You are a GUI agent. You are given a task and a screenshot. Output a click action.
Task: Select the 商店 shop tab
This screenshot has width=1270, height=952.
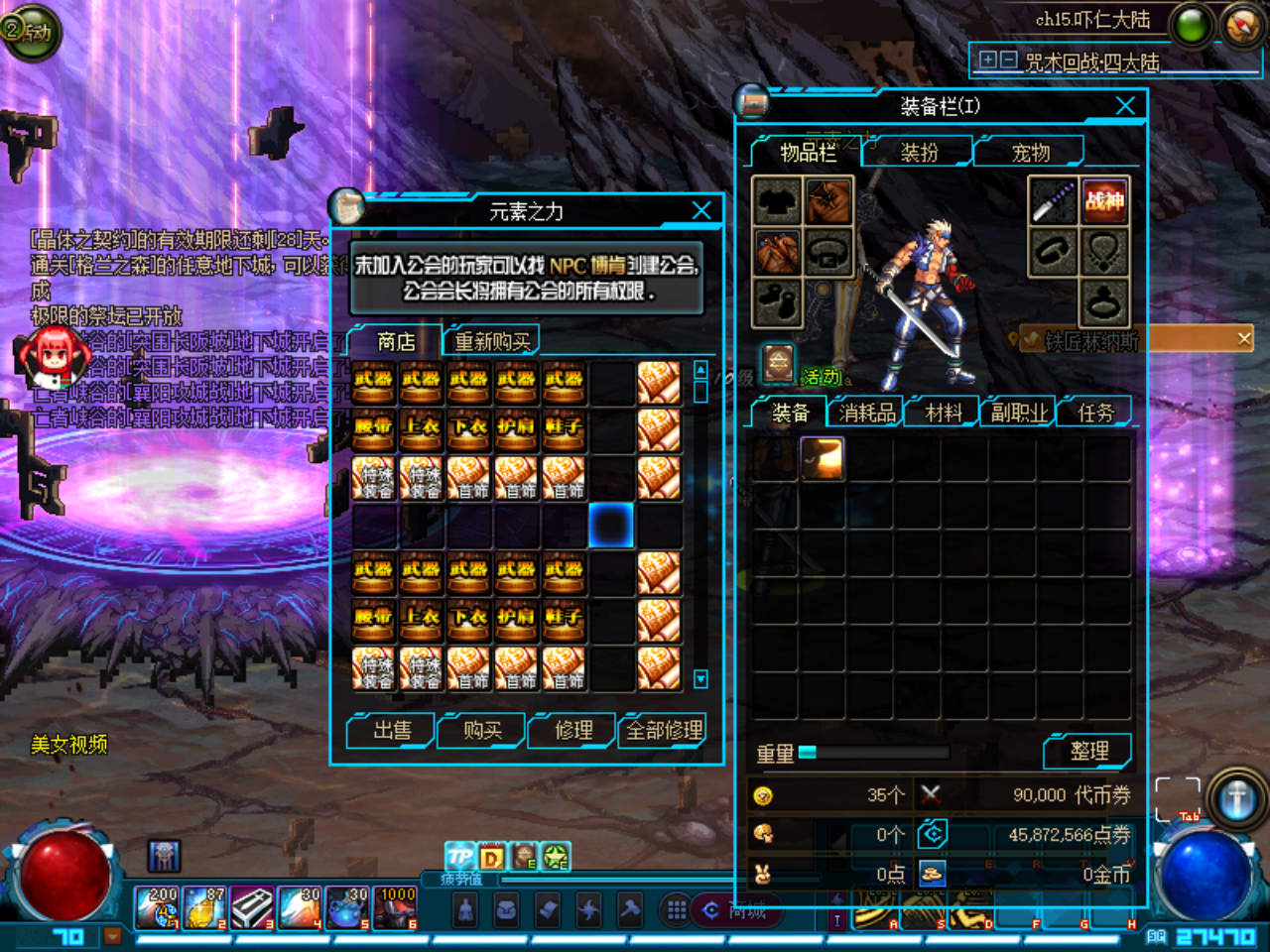pos(396,341)
